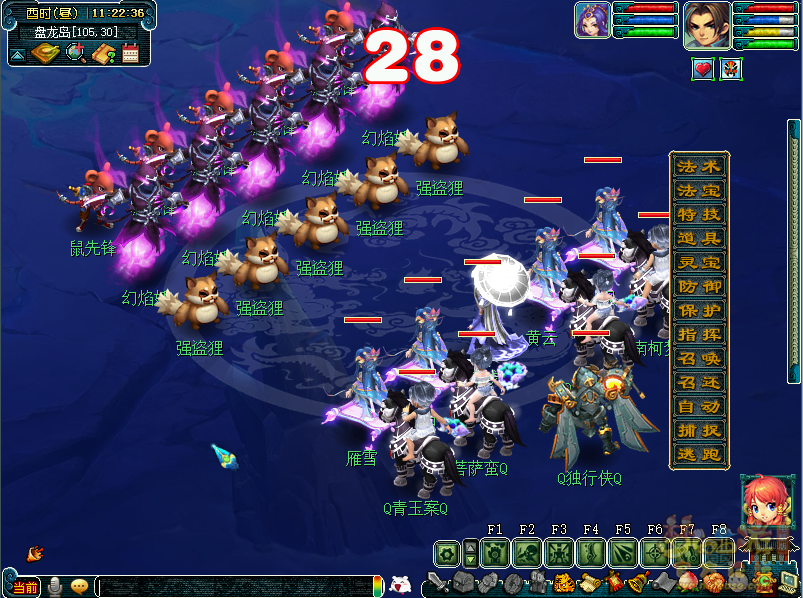Image resolution: width=803 pixels, height=598 pixels.
Task: Click the red heart buff icon
Action: pos(703,69)
